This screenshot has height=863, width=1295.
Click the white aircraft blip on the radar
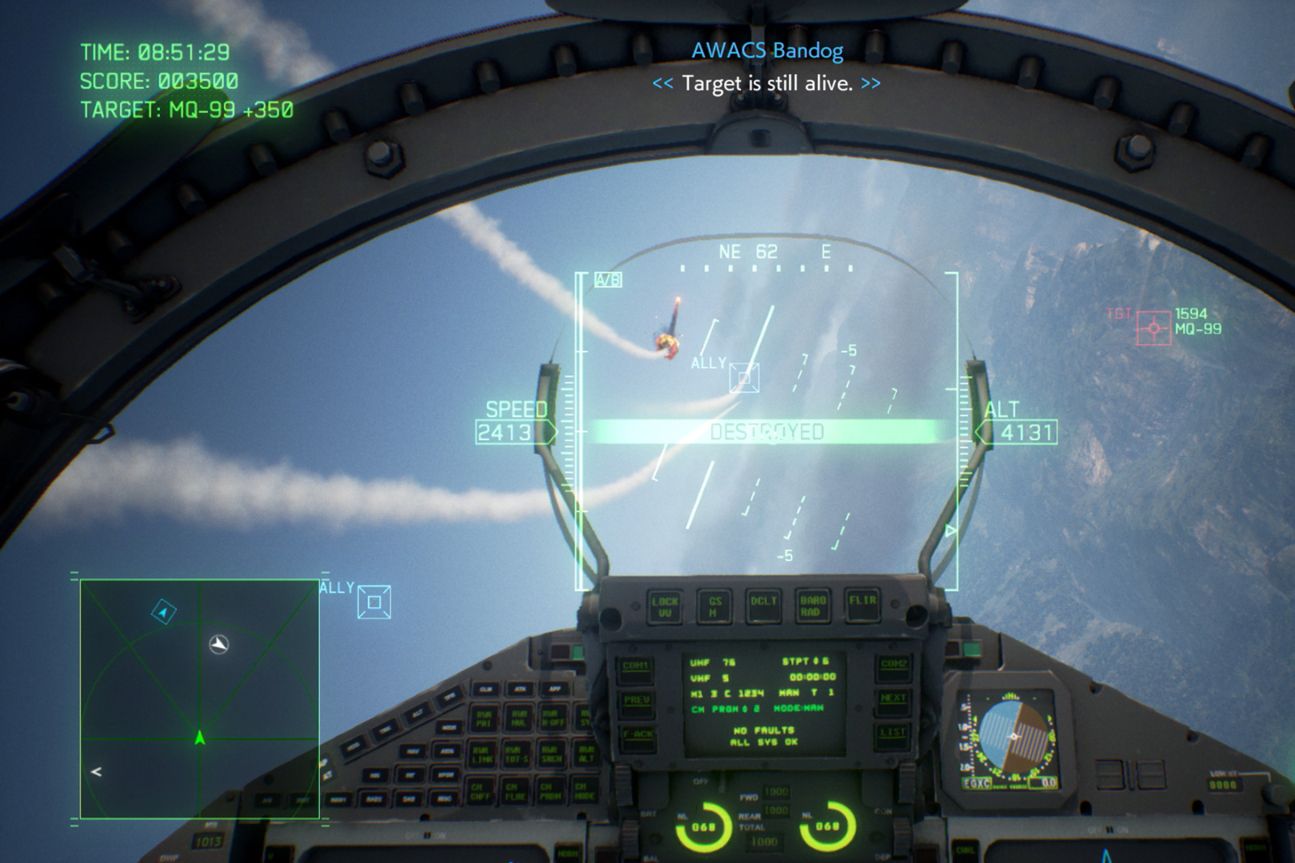[x=219, y=644]
